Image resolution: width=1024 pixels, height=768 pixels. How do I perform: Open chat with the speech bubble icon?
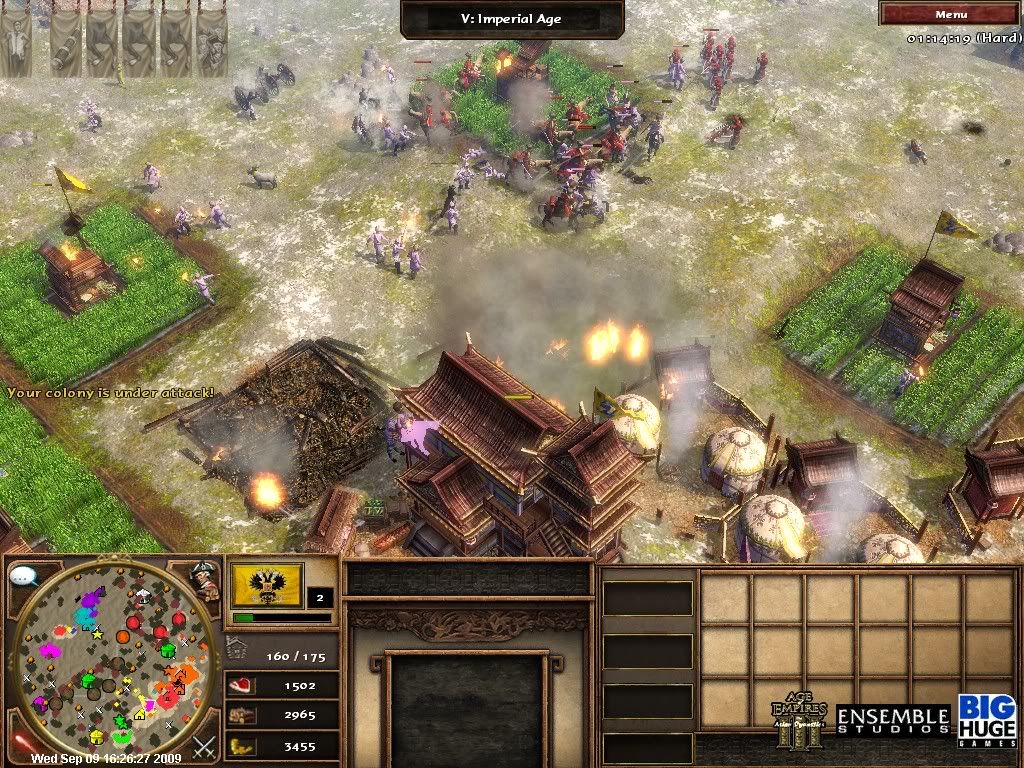[22, 577]
